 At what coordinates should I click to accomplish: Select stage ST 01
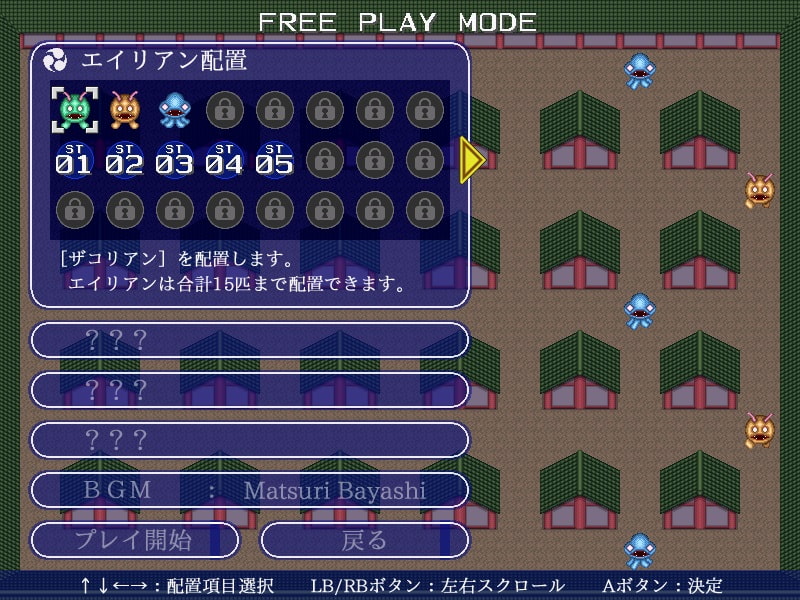(x=75, y=159)
